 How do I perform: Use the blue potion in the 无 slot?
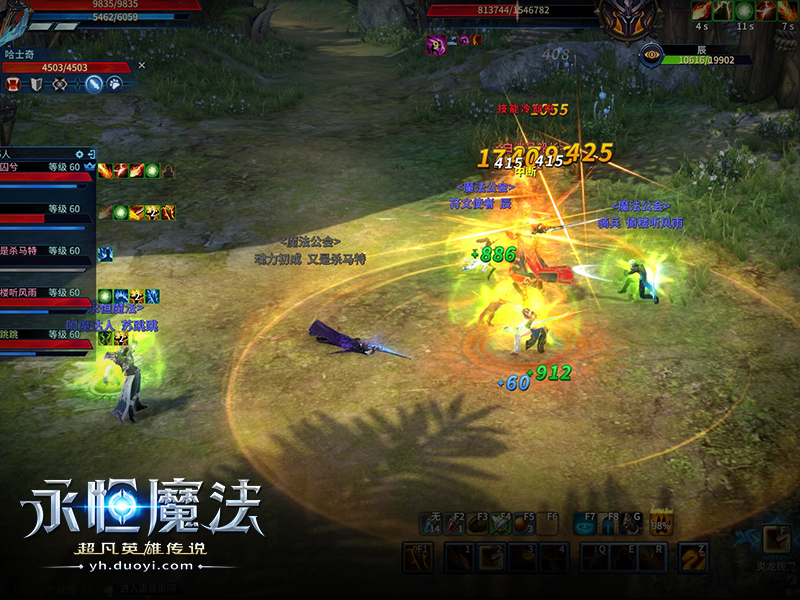[x=431, y=524]
